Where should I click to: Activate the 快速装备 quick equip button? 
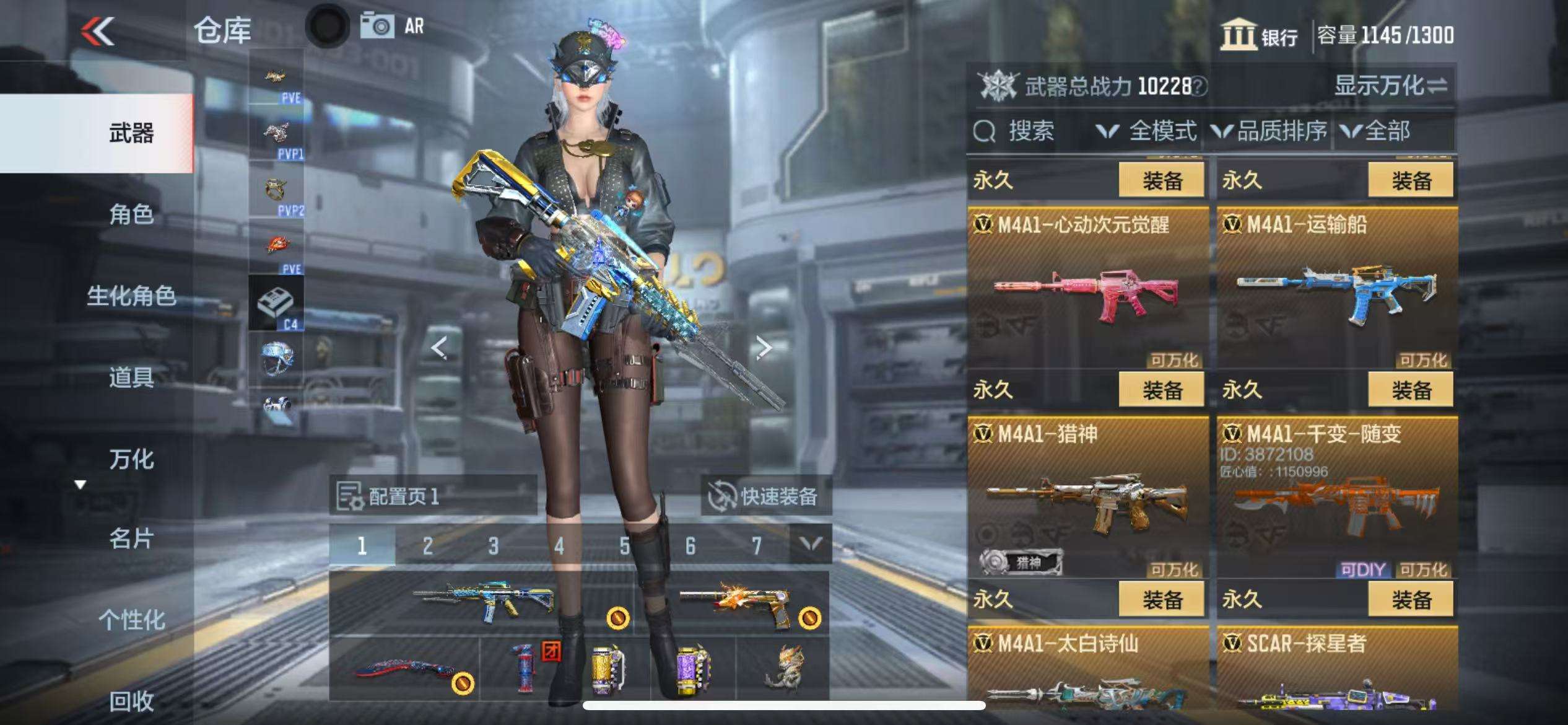[x=765, y=496]
